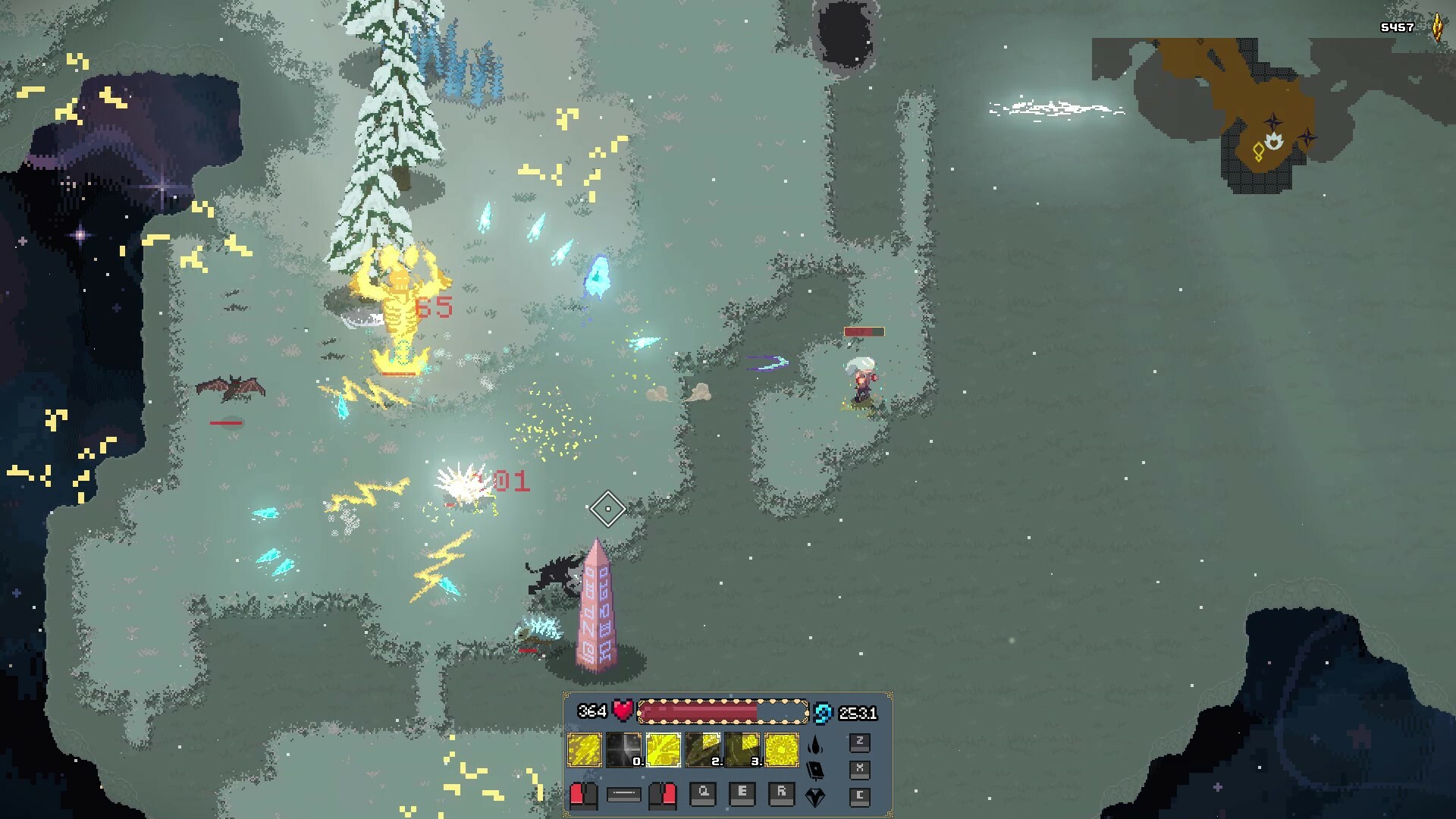Activate the brightly glowing third skill icon

tap(664, 750)
